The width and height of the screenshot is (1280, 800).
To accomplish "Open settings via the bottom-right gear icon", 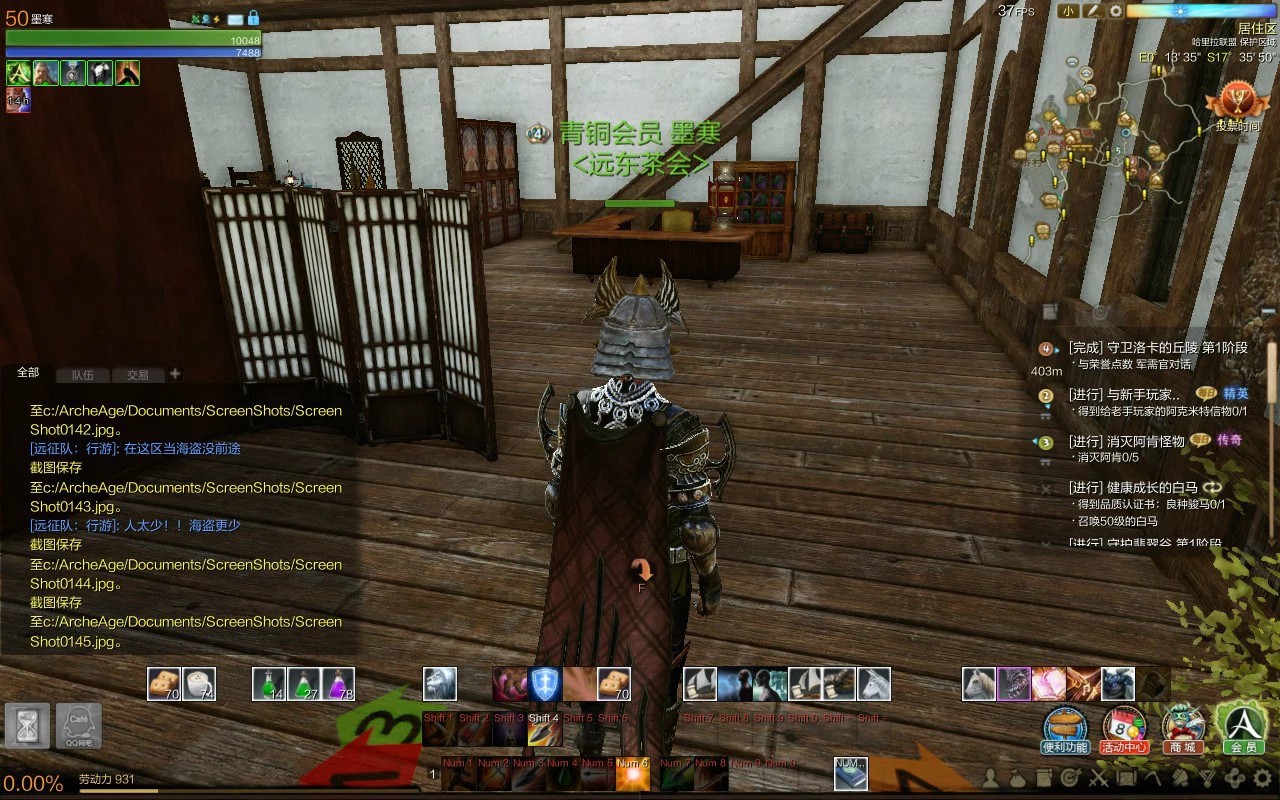I will (x=1262, y=777).
